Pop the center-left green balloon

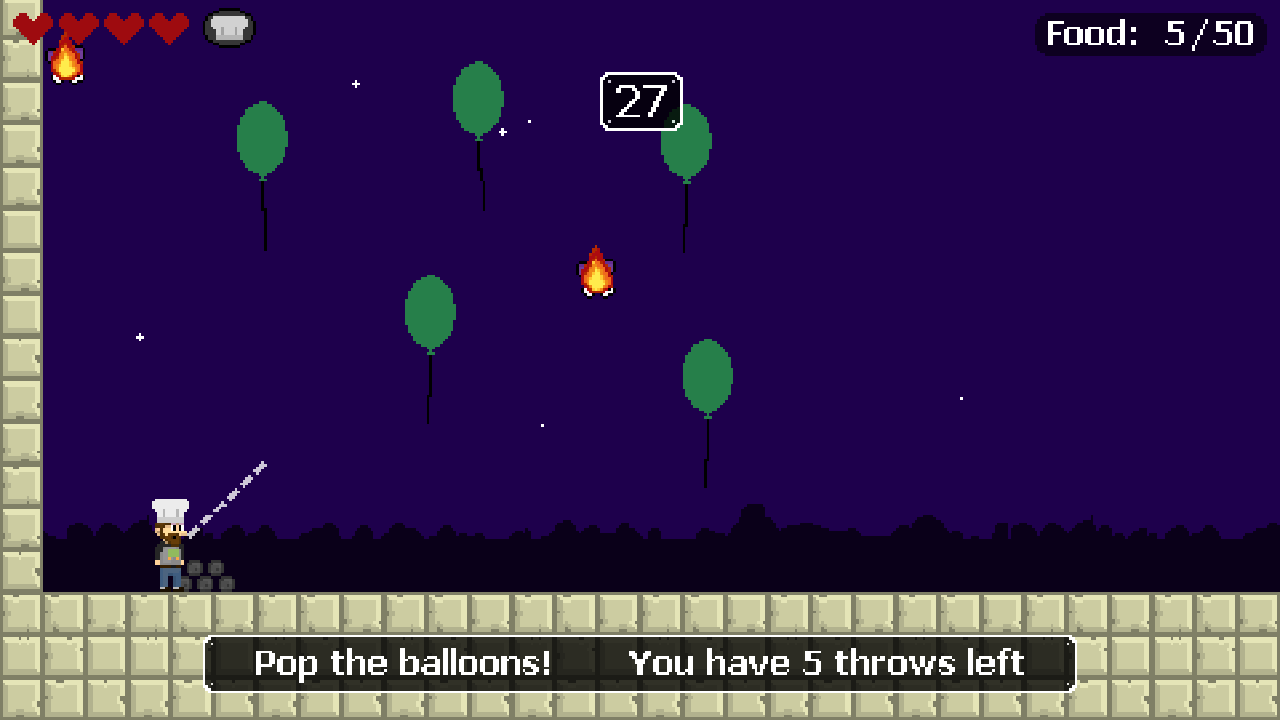430,313
